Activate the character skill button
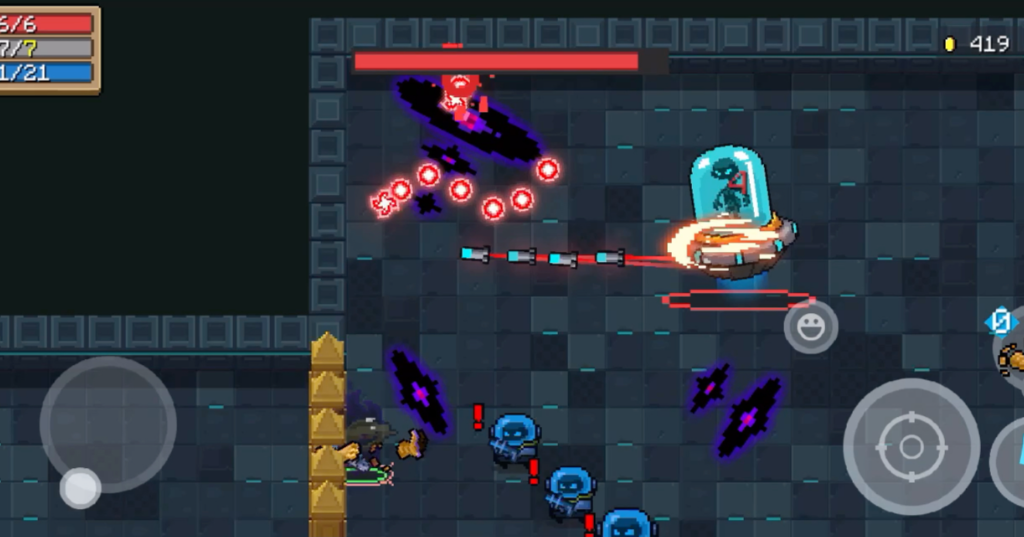Screen dimensions: 1024x537 pos(1010,462)
